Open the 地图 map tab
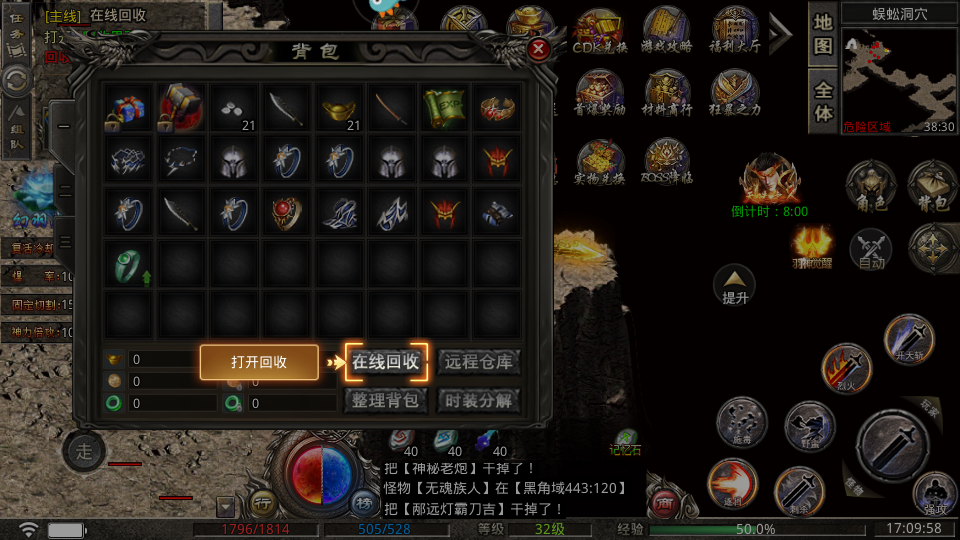Viewport: 960px width, 540px height. point(823,34)
